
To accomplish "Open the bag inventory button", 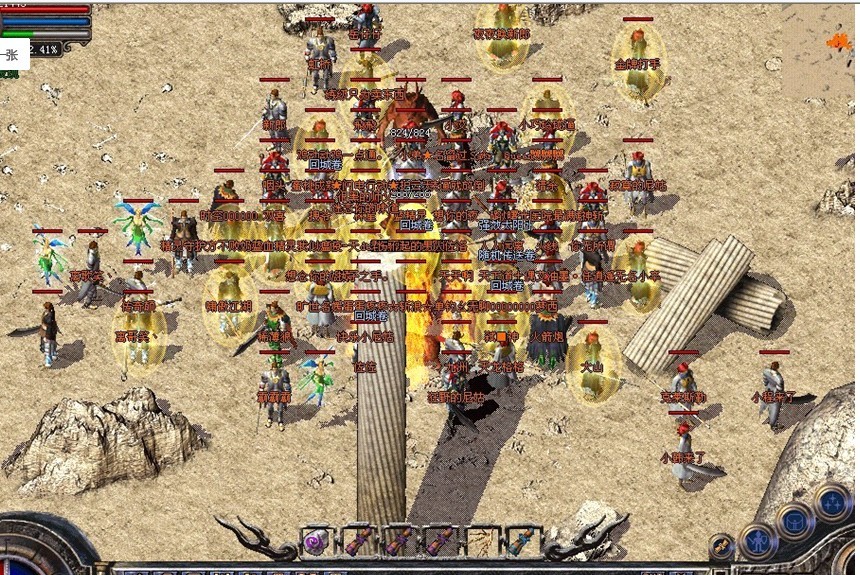I will coord(796,521).
